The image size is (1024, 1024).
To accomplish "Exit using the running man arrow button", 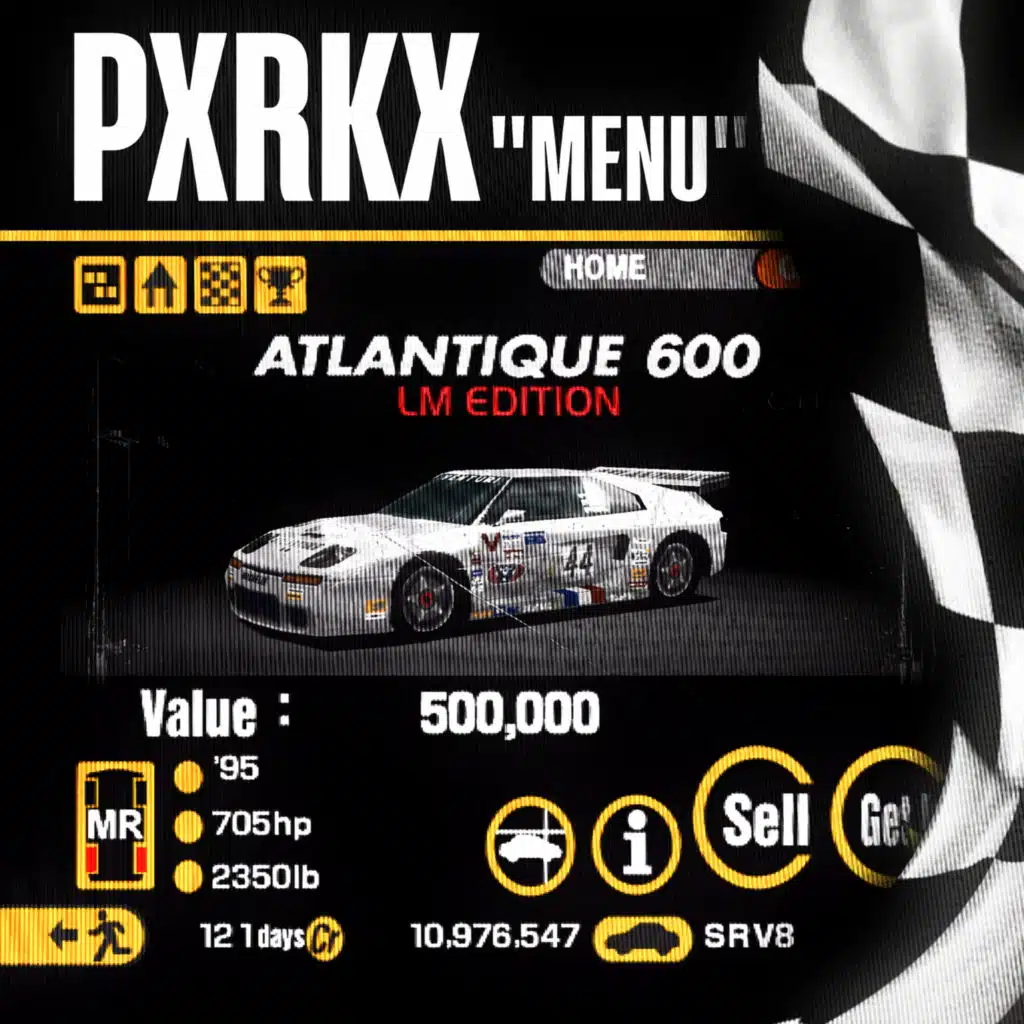I will click(x=72, y=937).
